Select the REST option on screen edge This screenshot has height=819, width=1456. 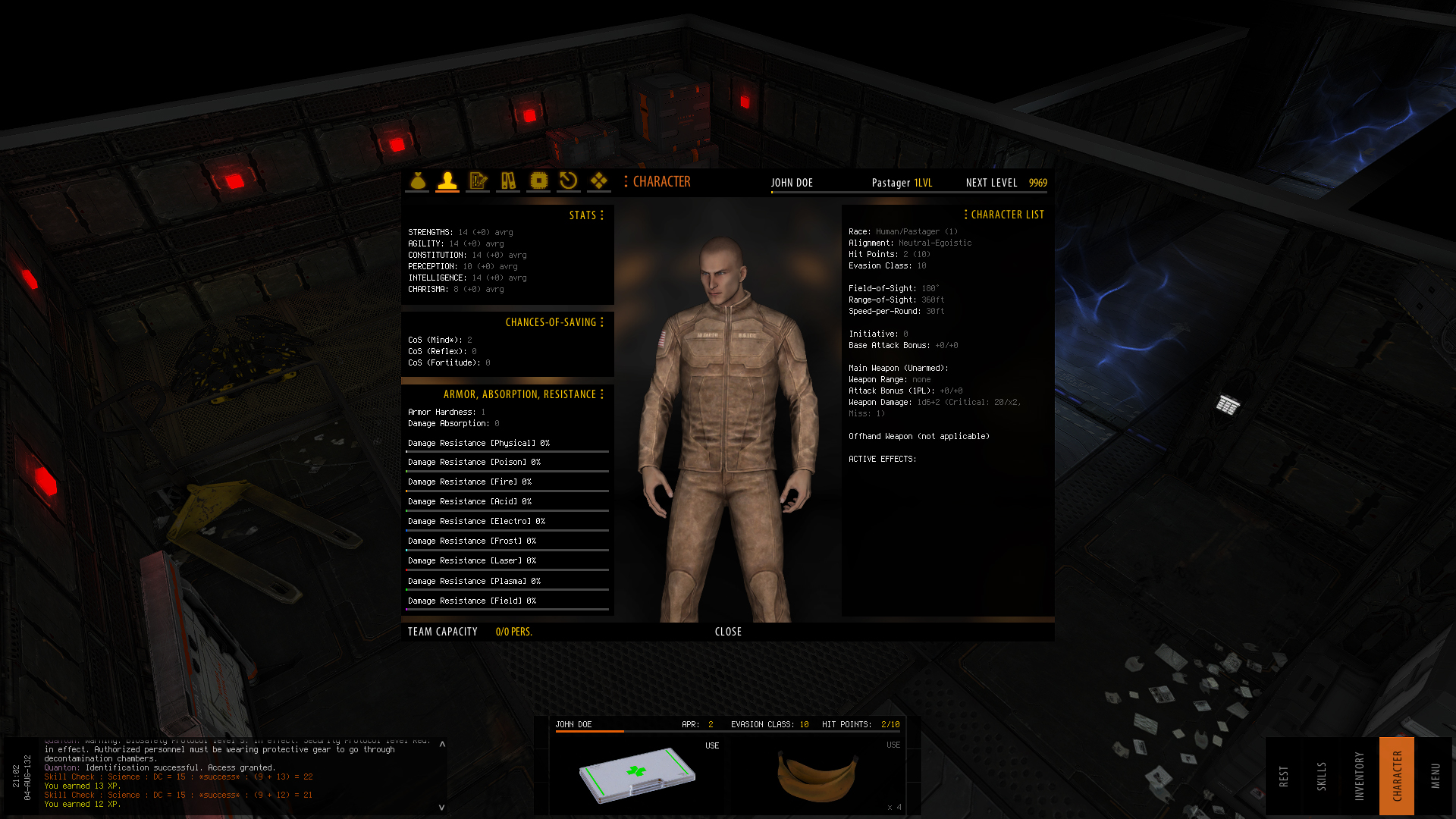click(x=1283, y=773)
